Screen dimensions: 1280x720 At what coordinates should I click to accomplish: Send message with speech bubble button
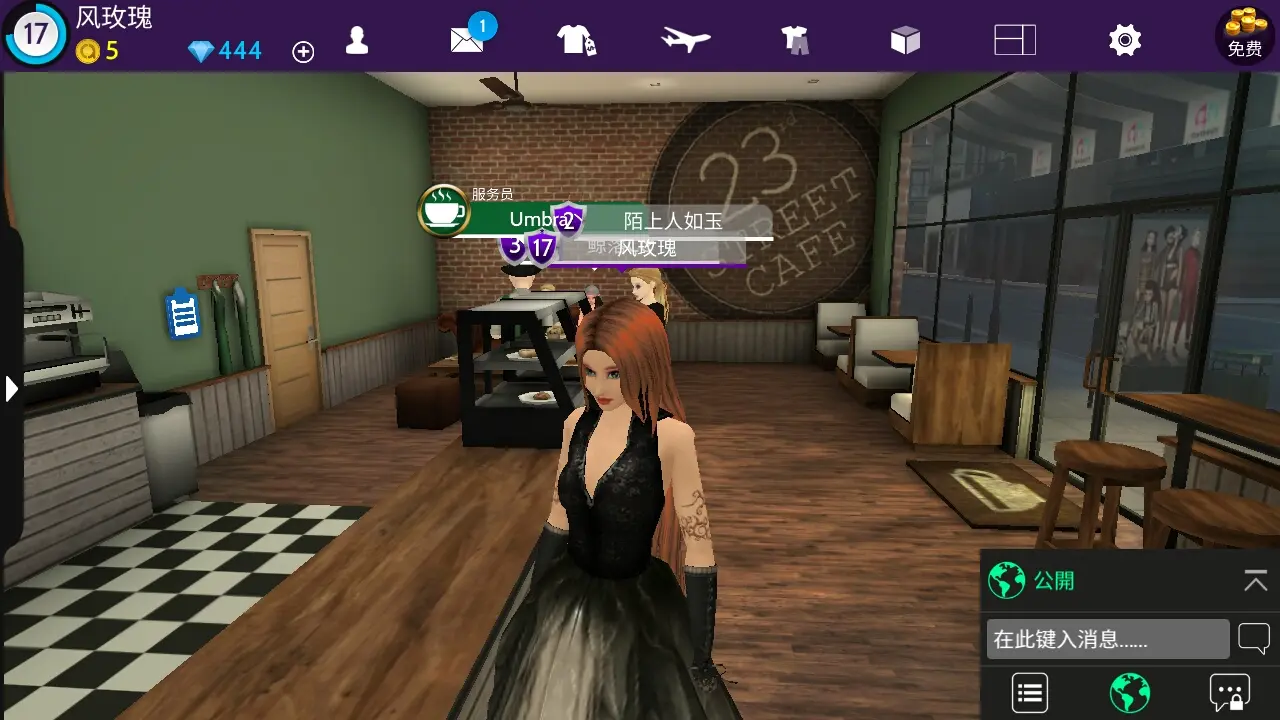coord(1254,638)
